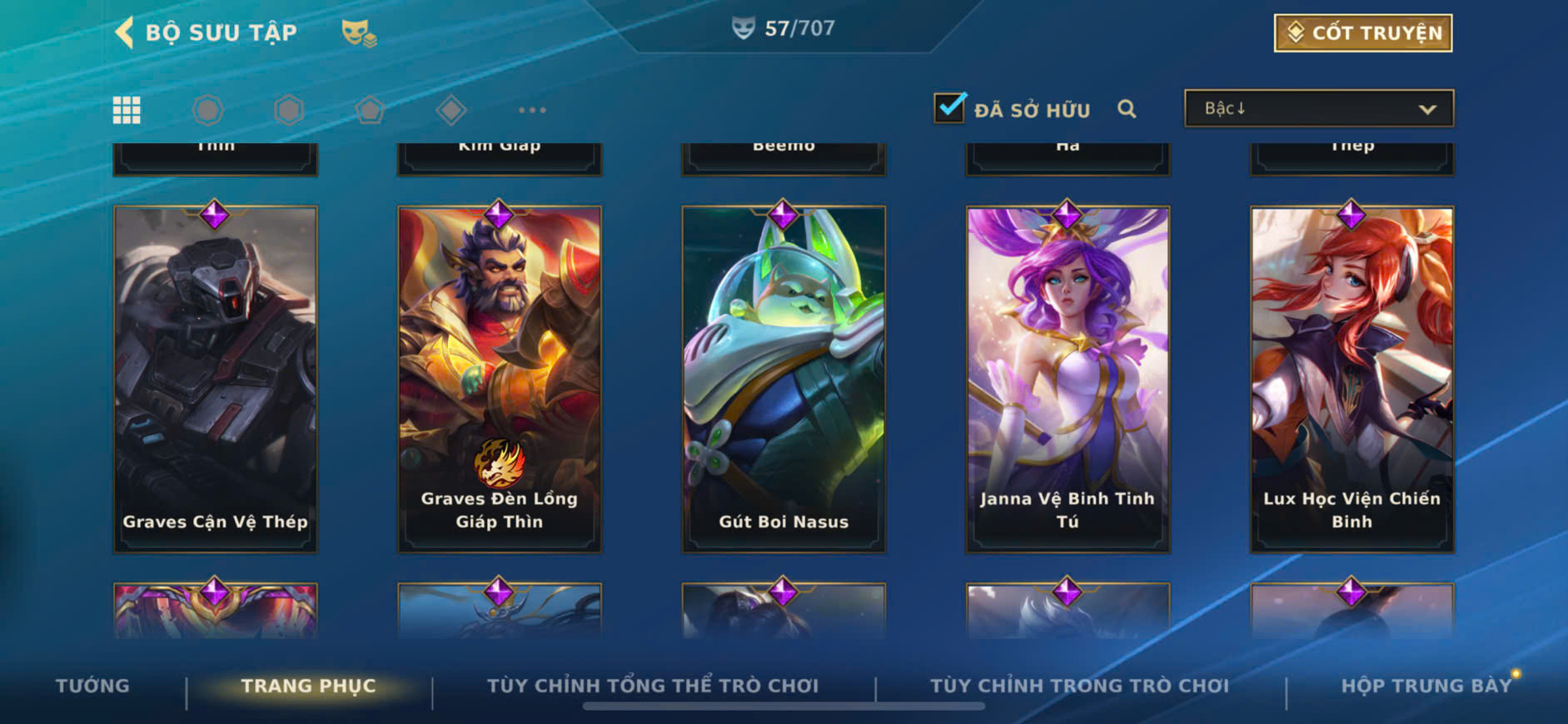This screenshot has width=1568, height=724.
Task: Open the Cốt Truyện lore button
Action: [x=1362, y=33]
